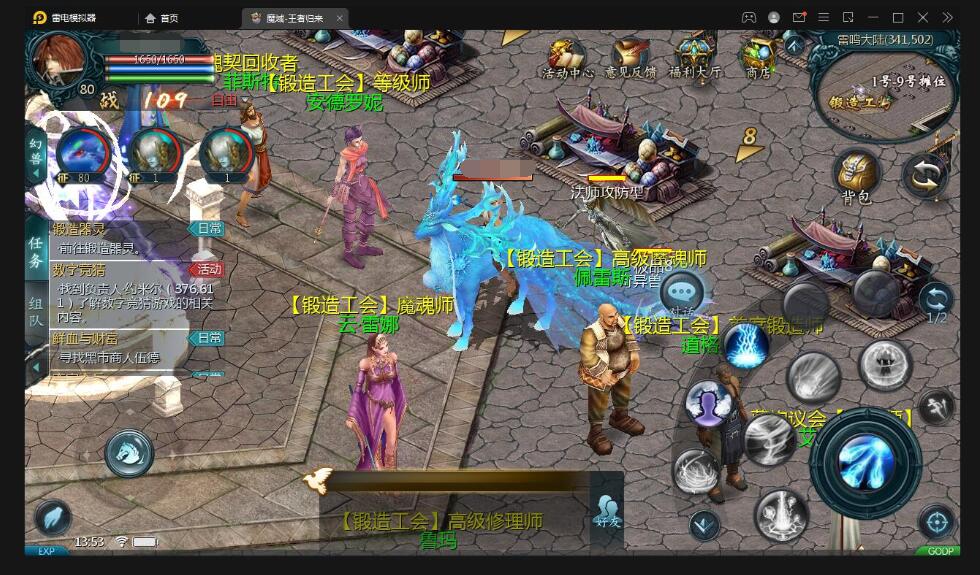The height and width of the screenshot is (575, 980).
Task: Switch to the 组队 team tab
Action: tap(36, 312)
